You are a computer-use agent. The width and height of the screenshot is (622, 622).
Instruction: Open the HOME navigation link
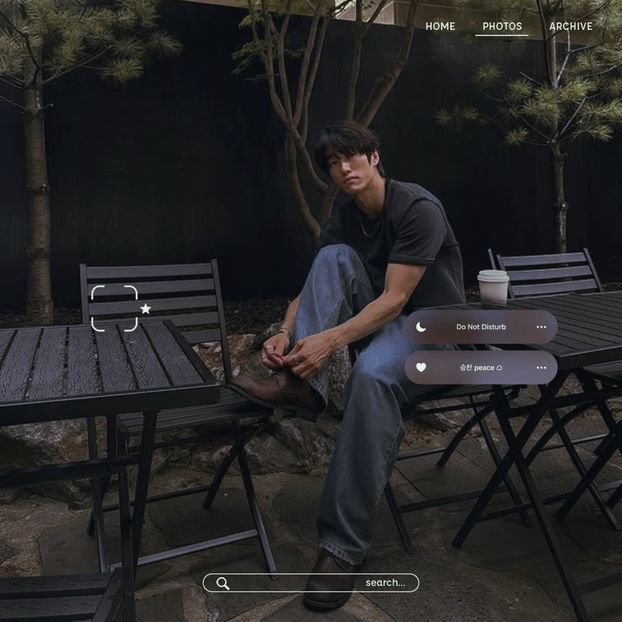[x=440, y=26]
